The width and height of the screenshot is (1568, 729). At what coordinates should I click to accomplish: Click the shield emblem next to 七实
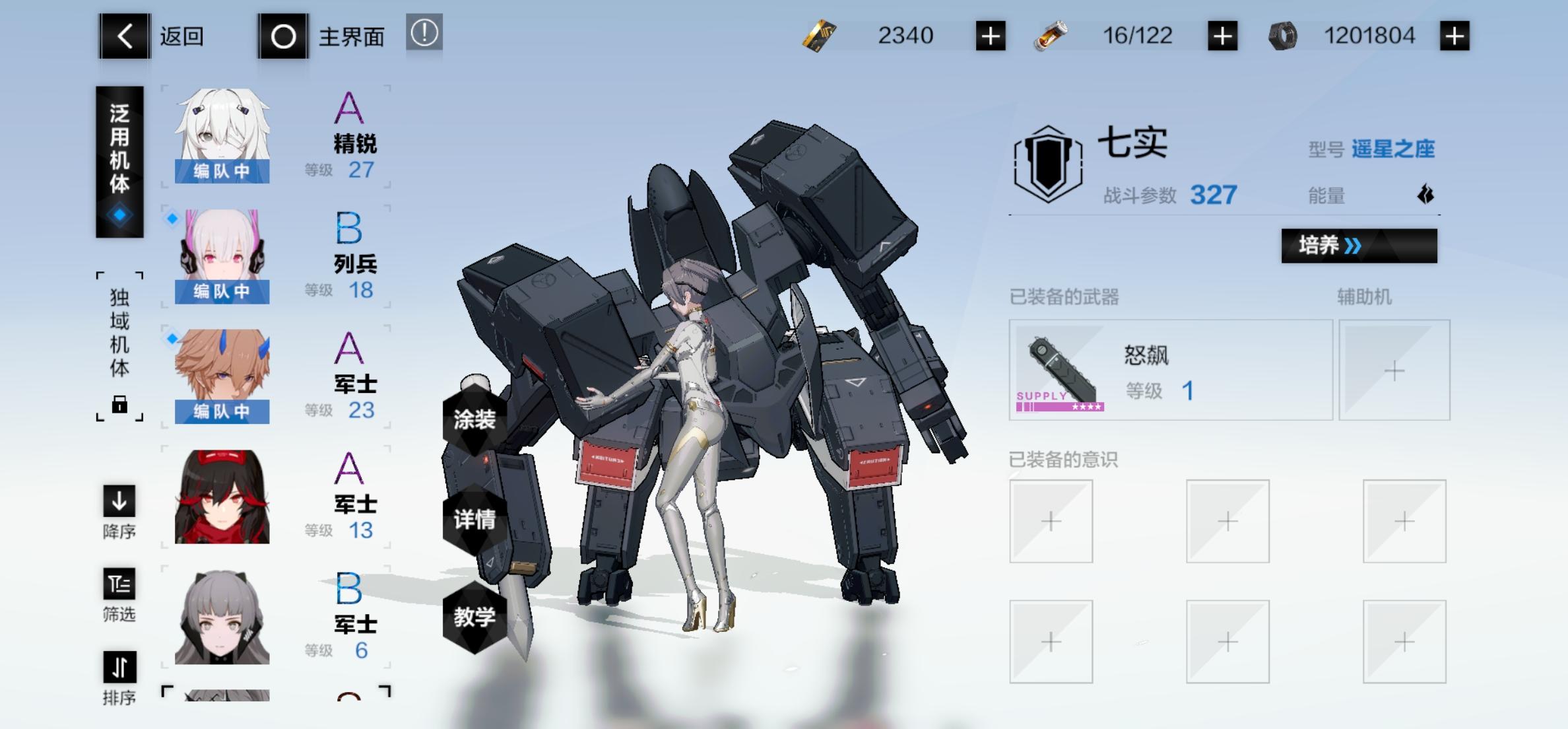pyautogui.click(x=1049, y=164)
